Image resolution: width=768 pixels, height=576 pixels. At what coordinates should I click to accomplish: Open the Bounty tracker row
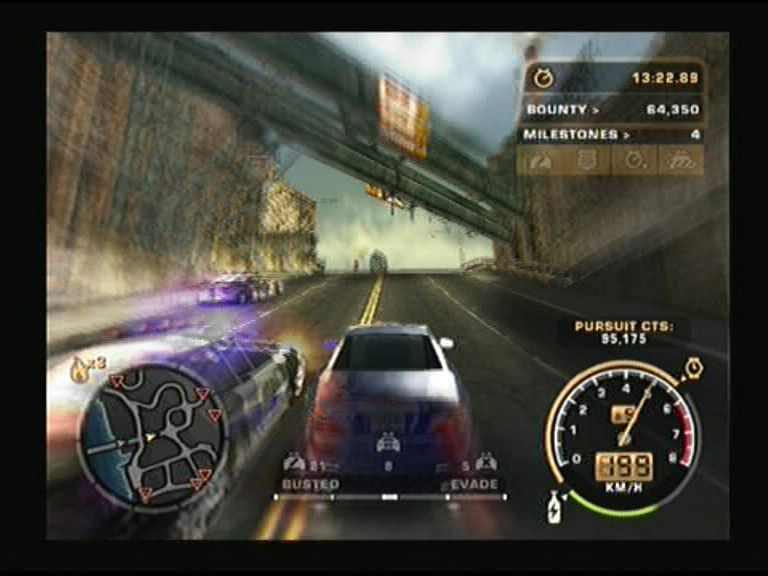(x=611, y=109)
